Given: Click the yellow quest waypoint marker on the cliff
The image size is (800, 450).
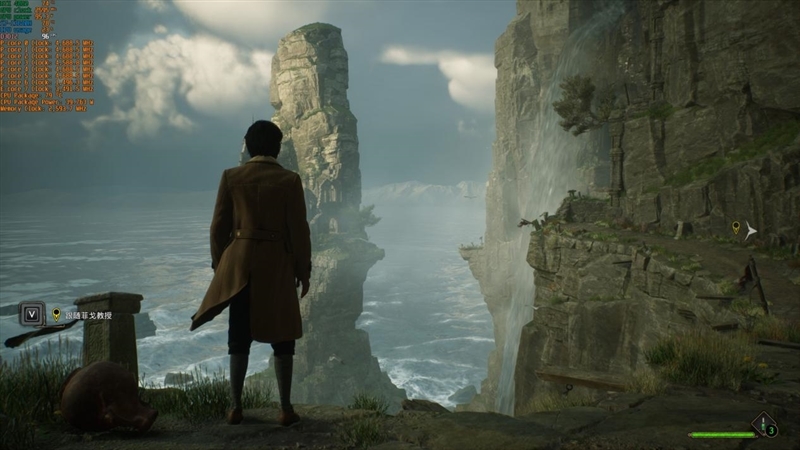Looking at the screenshot, I should [736, 229].
